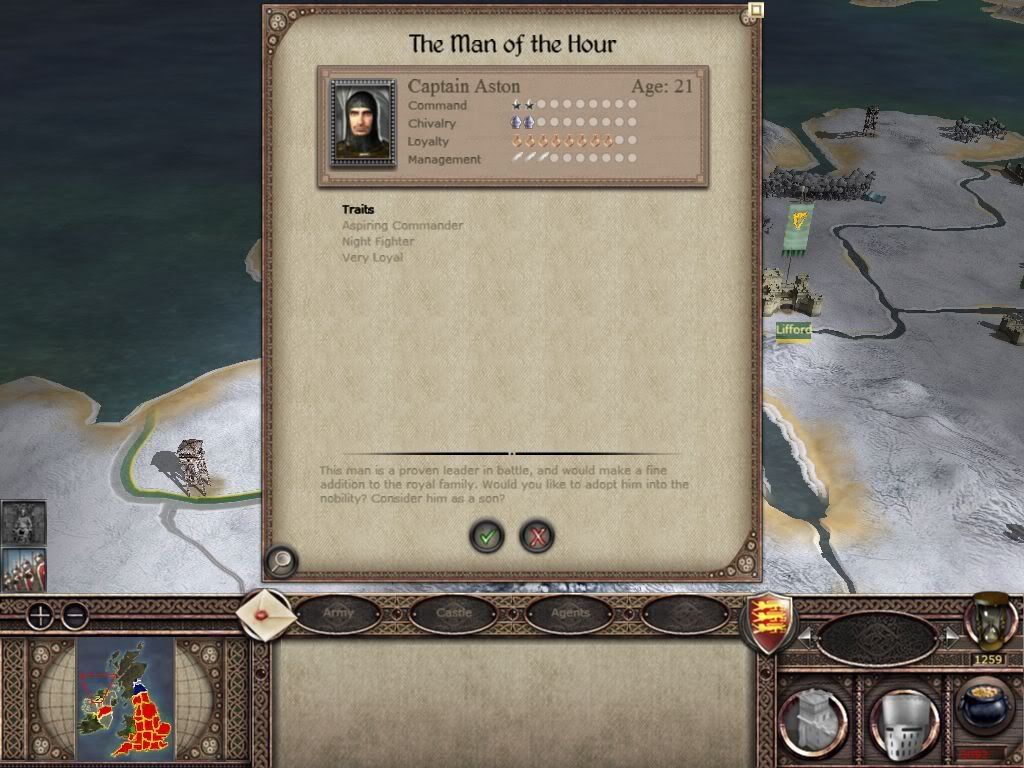
Task: Decline the adoption with the red X
Action: click(537, 537)
